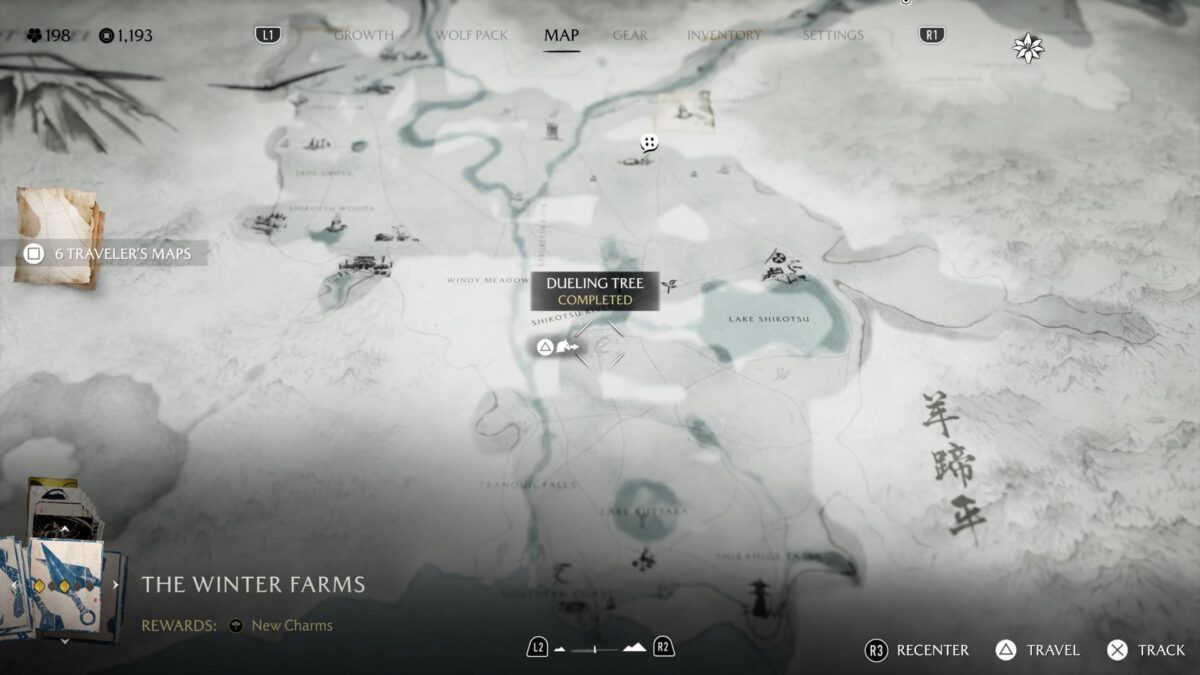Select the Map tab

coord(561,35)
